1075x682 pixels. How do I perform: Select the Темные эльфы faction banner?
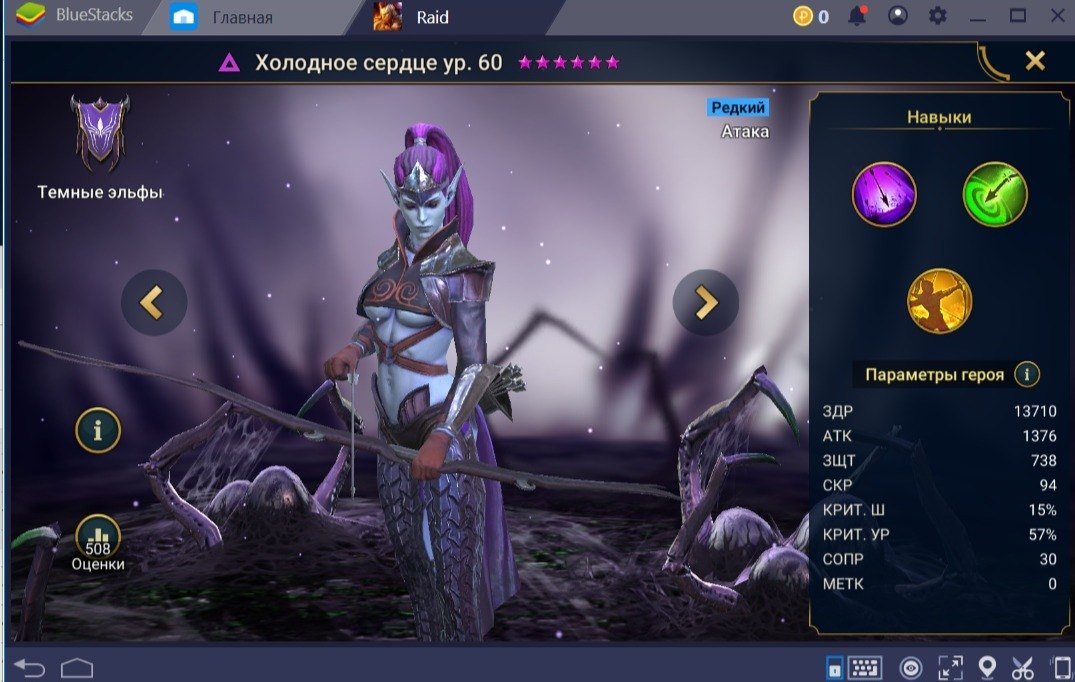pos(99,133)
